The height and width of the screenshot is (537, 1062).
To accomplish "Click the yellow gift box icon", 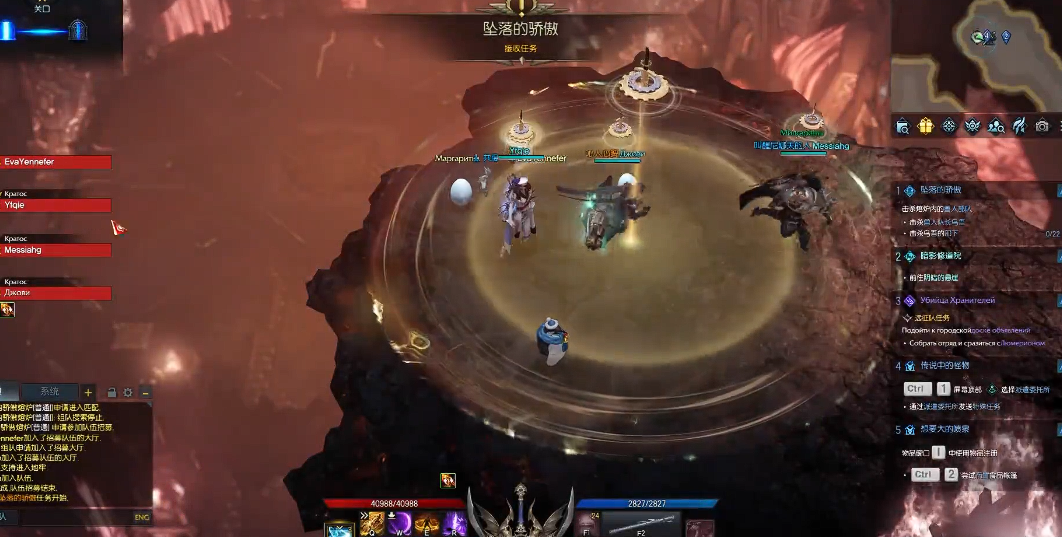I will (x=925, y=126).
